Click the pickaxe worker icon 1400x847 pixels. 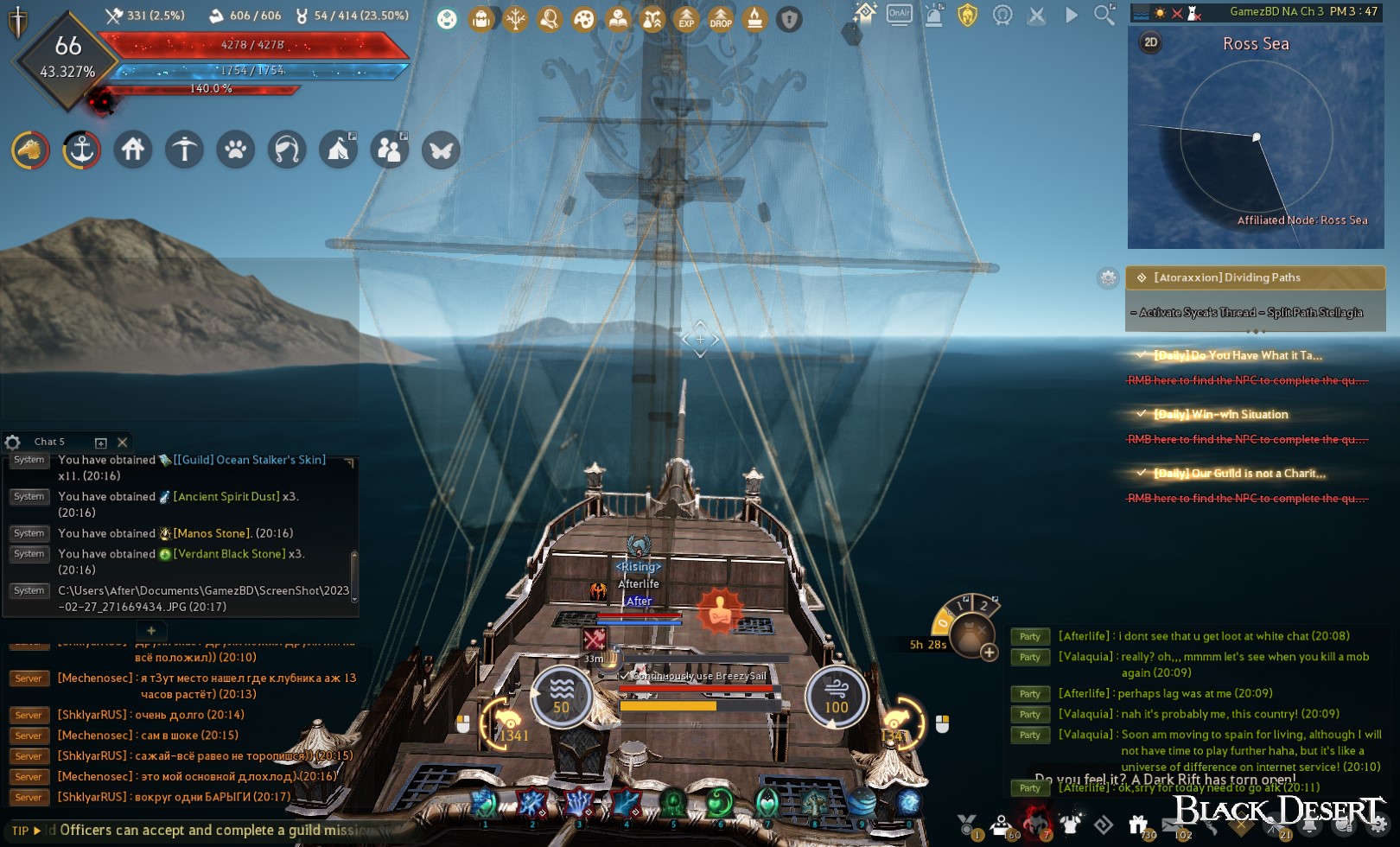coord(184,150)
